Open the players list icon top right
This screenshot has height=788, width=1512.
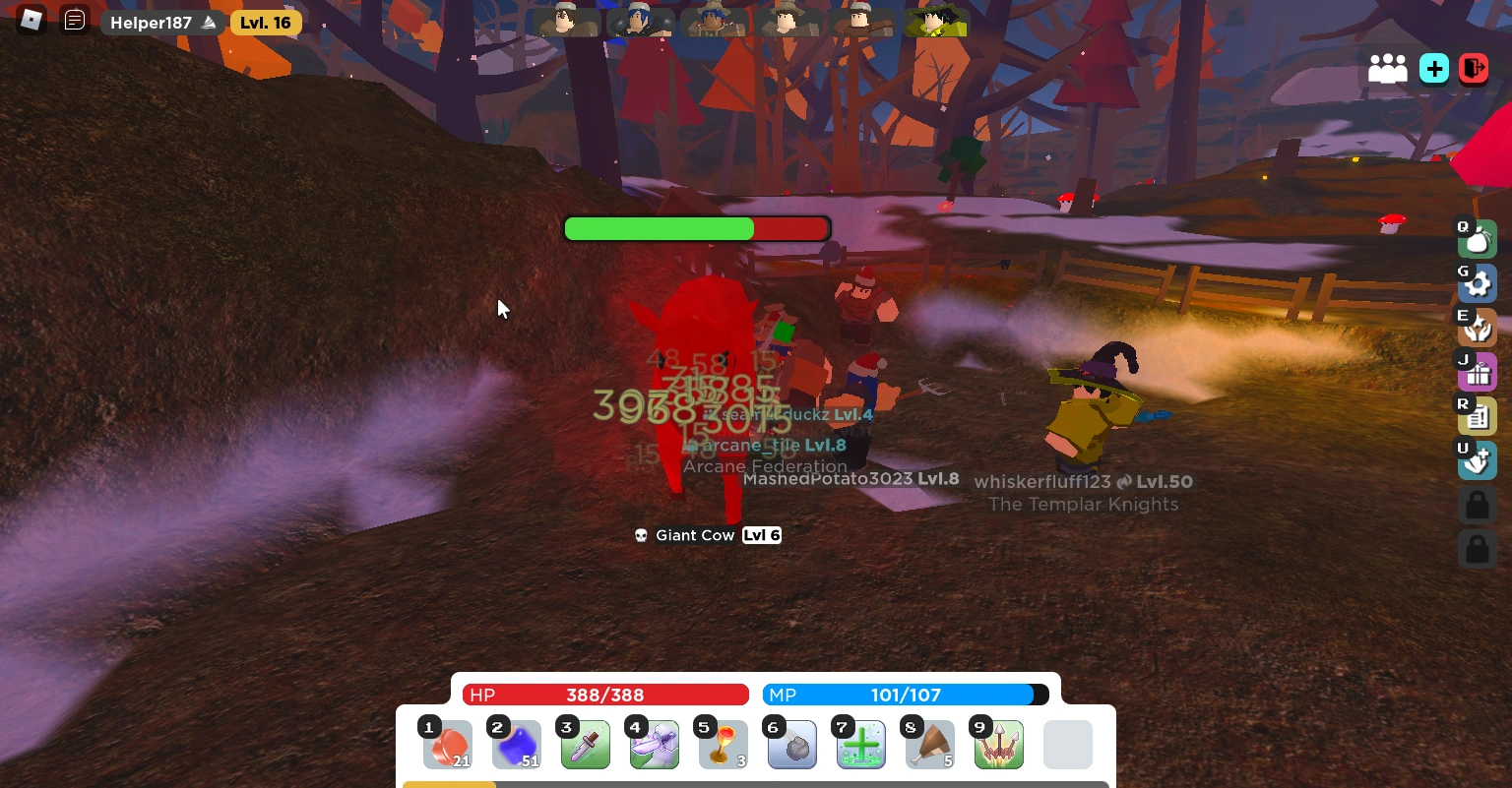pos(1388,68)
